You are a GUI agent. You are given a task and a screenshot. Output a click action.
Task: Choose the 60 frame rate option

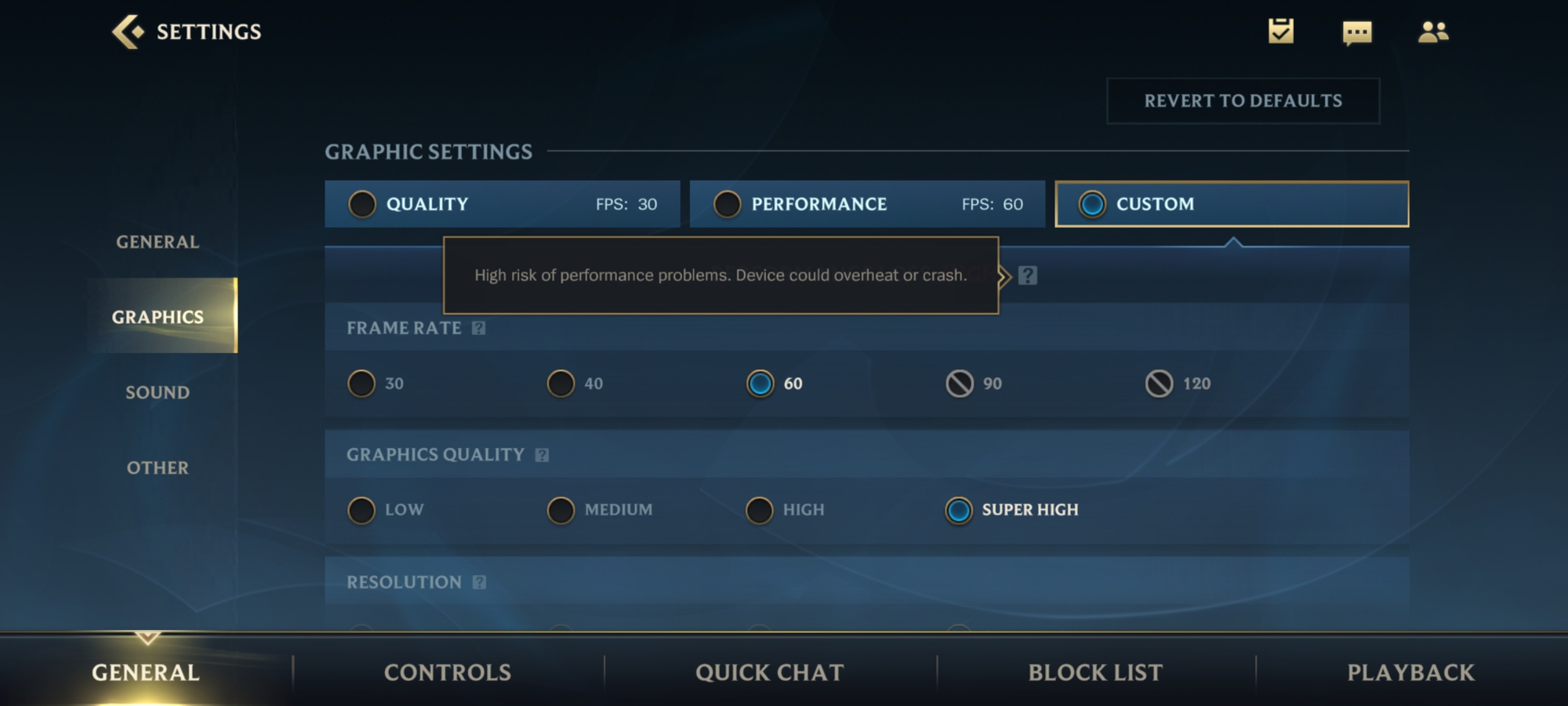pos(760,384)
